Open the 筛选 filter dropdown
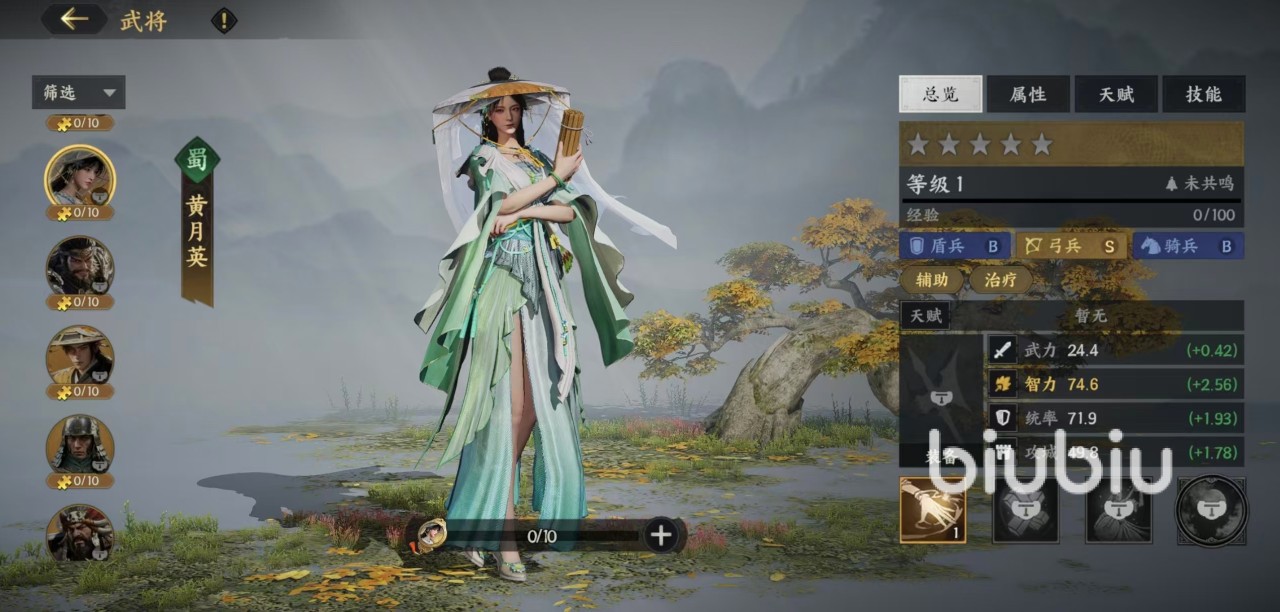This screenshot has width=1280, height=612. coord(79,93)
